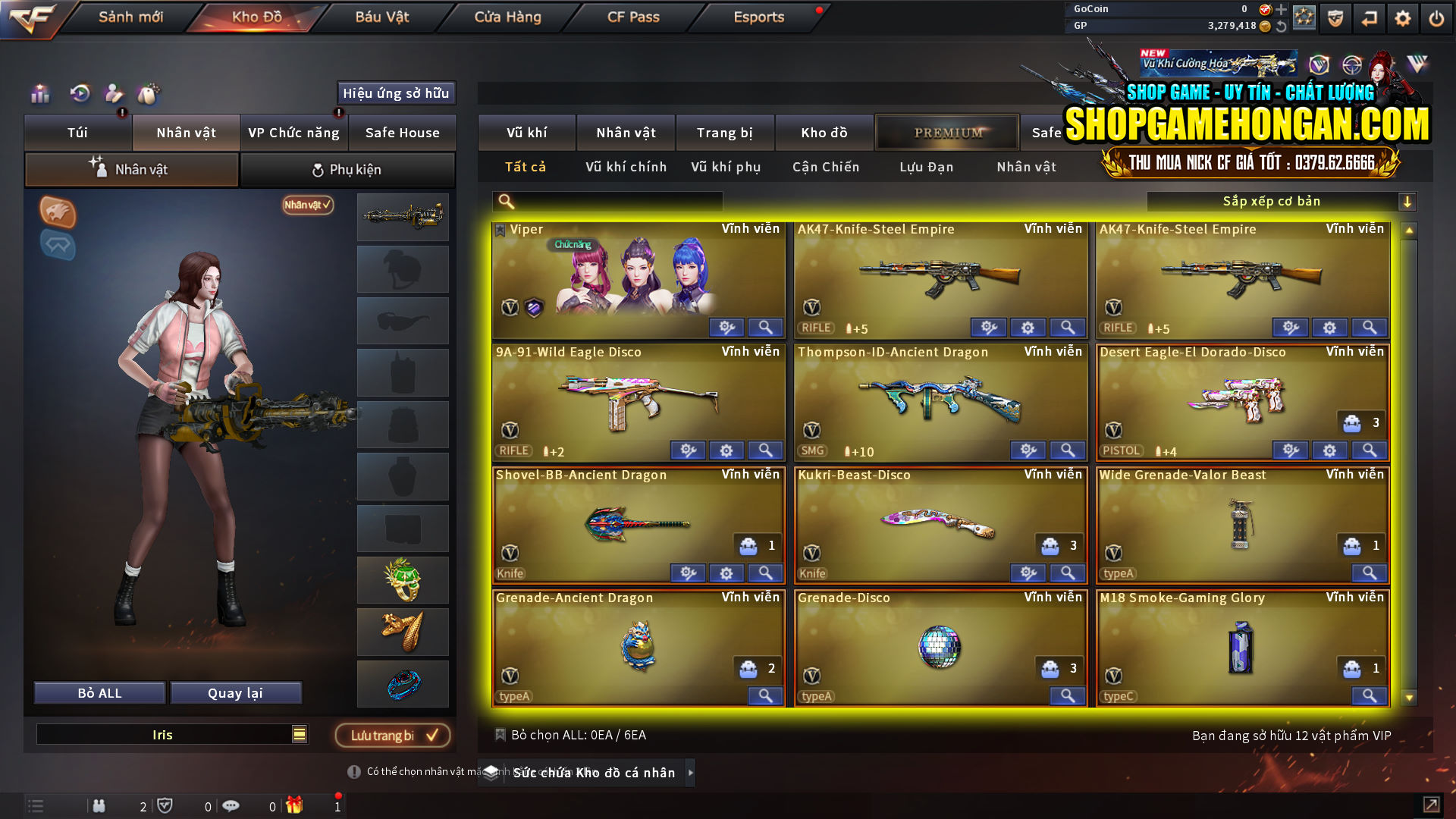Click the replay/history icon near top left
Screen dimensions: 1456x819
[79, 94]
